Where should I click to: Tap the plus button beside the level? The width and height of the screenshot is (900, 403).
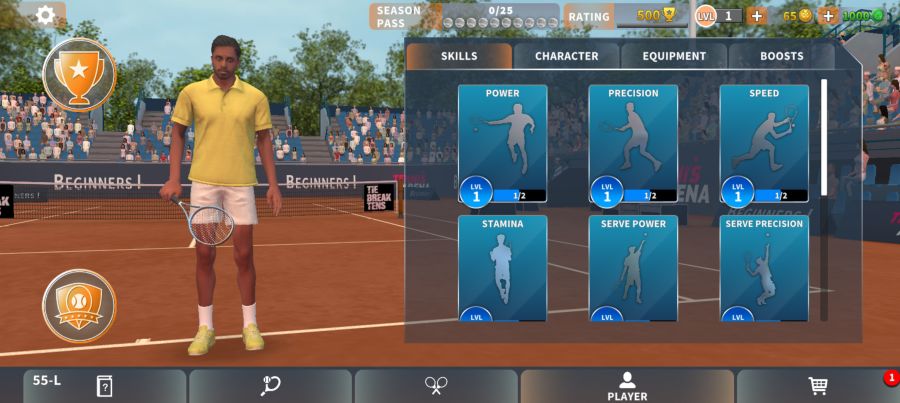(x=757, y=15)
